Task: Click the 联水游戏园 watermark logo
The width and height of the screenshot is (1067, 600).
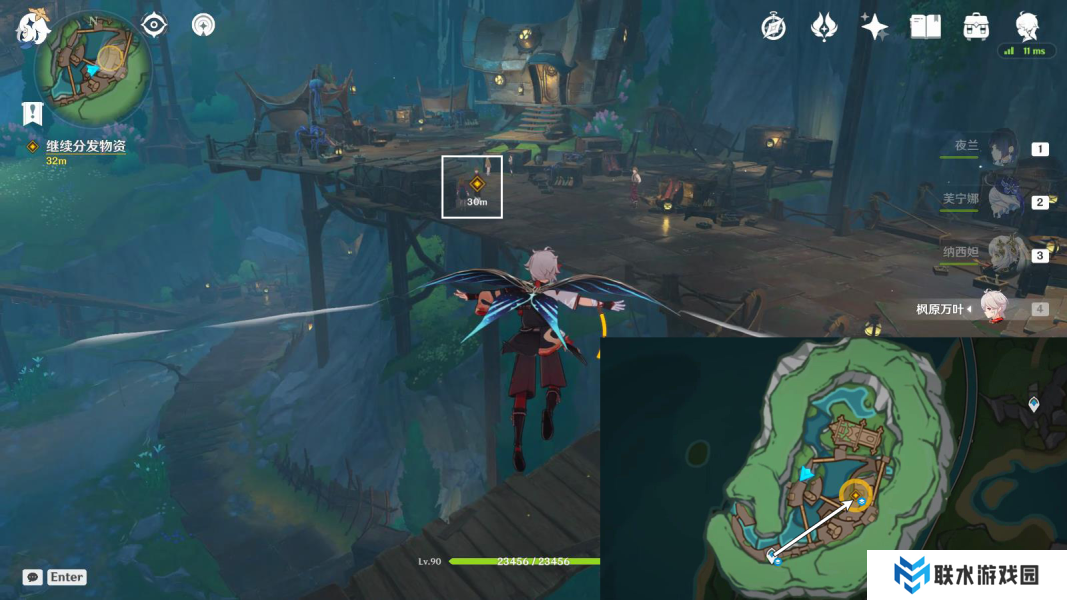Action: tap(966, 575)
